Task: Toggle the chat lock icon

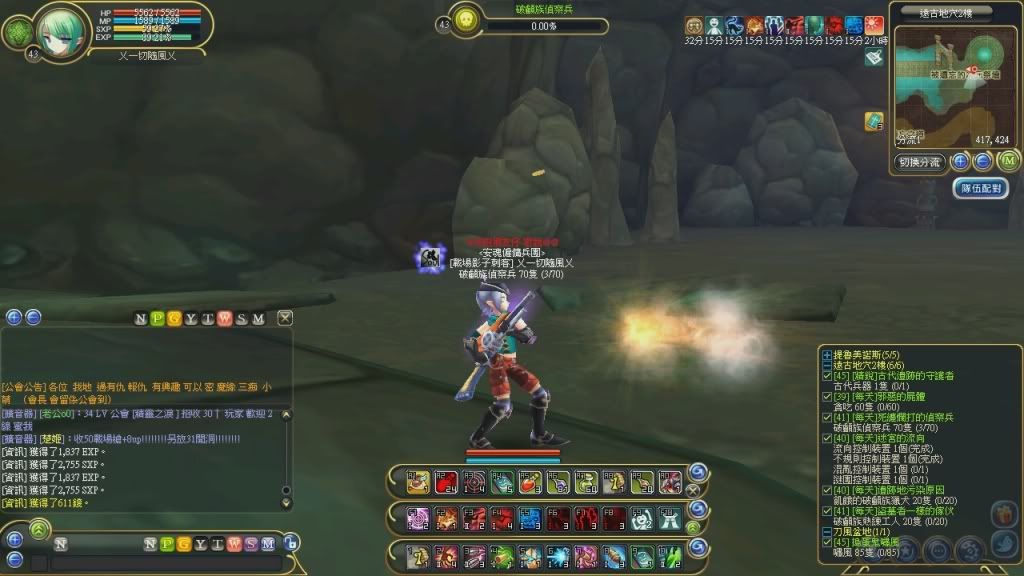Action: (x=291, y=543)
